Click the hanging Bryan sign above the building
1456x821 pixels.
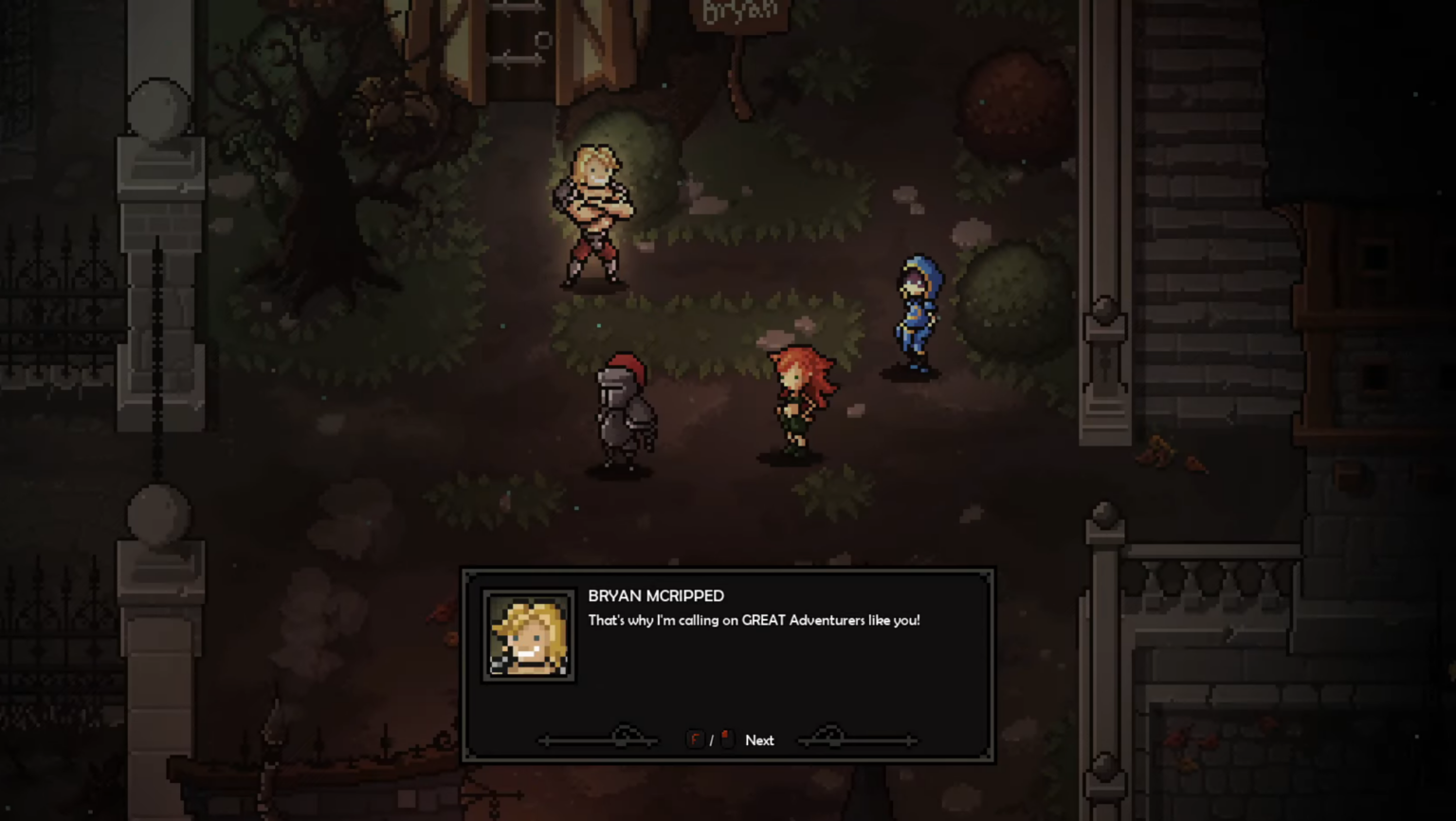739,13
